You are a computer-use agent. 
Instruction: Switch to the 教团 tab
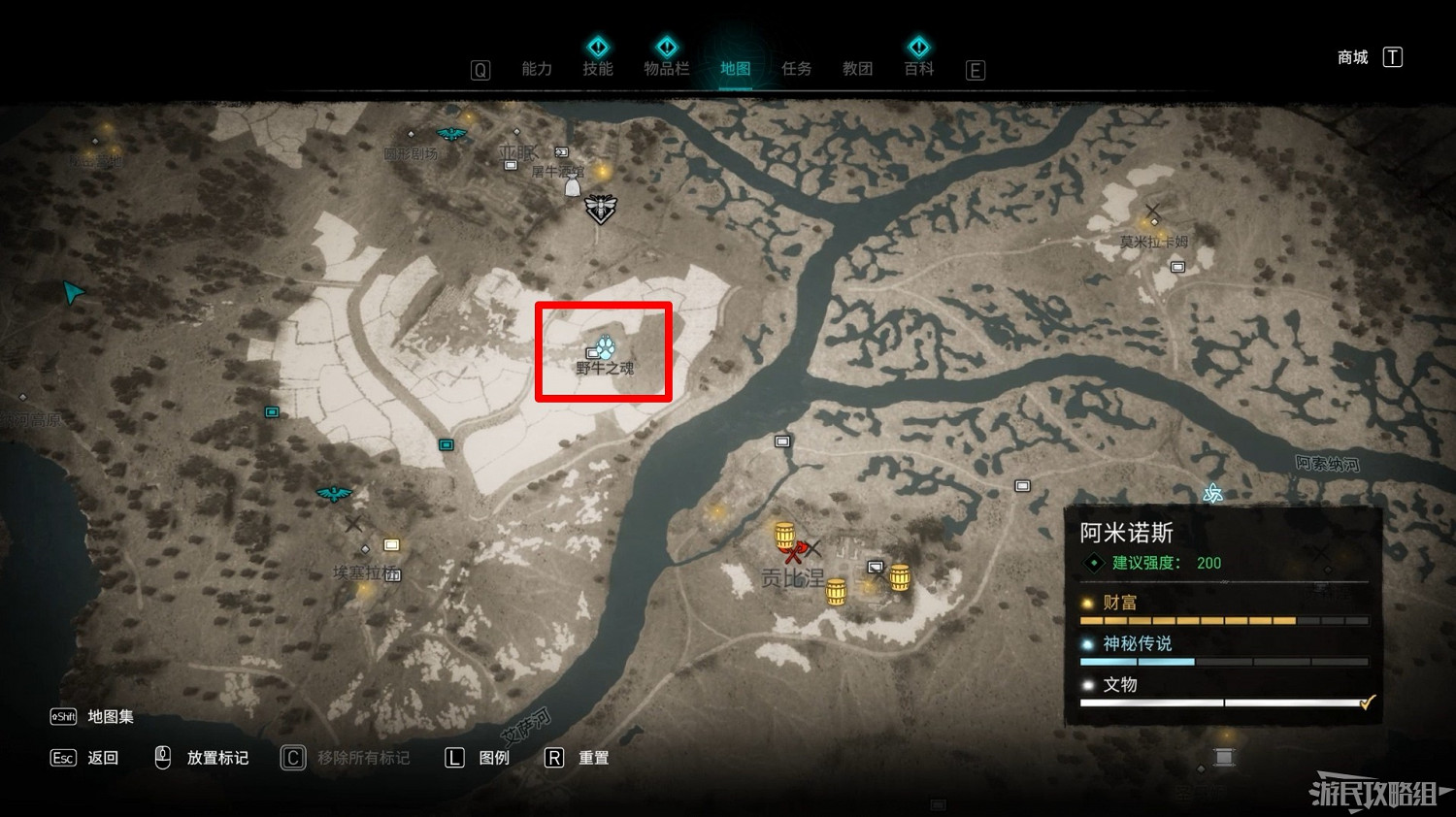click(857, 68)
